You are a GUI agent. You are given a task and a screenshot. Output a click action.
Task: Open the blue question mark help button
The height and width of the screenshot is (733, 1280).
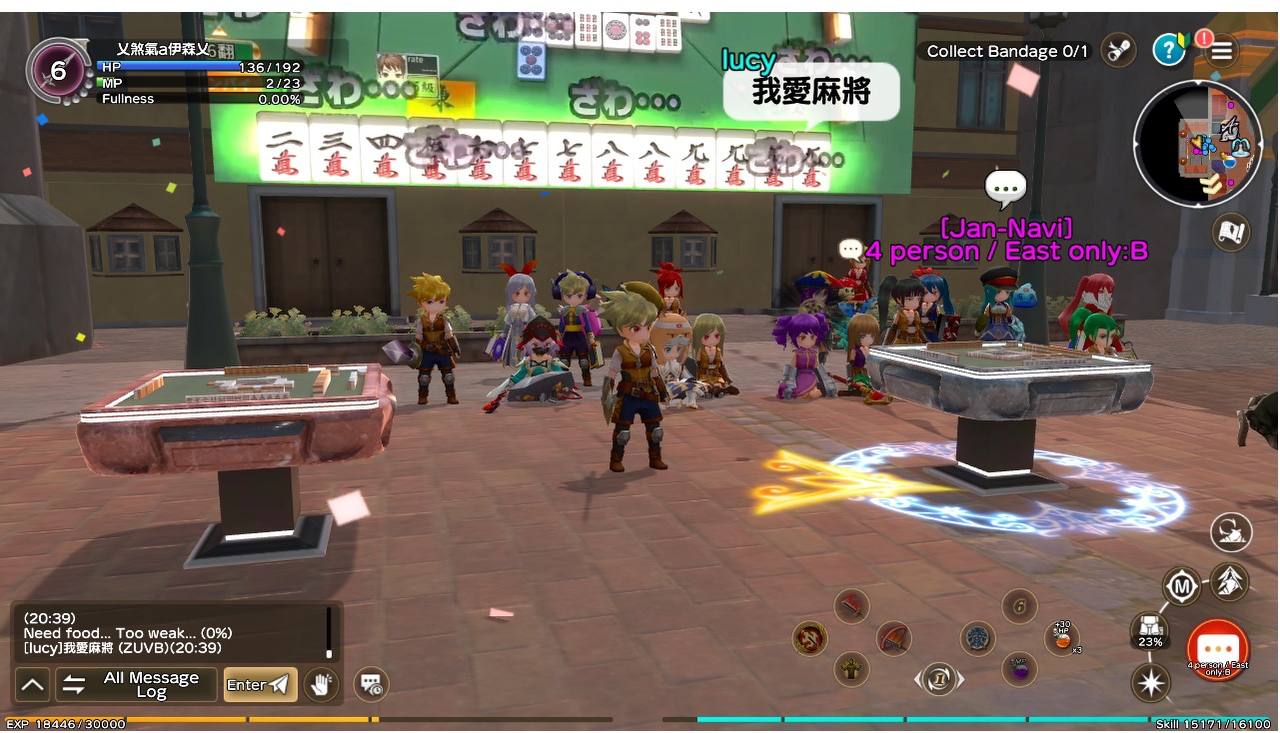pyautogui.click(x=1168, y=50)
